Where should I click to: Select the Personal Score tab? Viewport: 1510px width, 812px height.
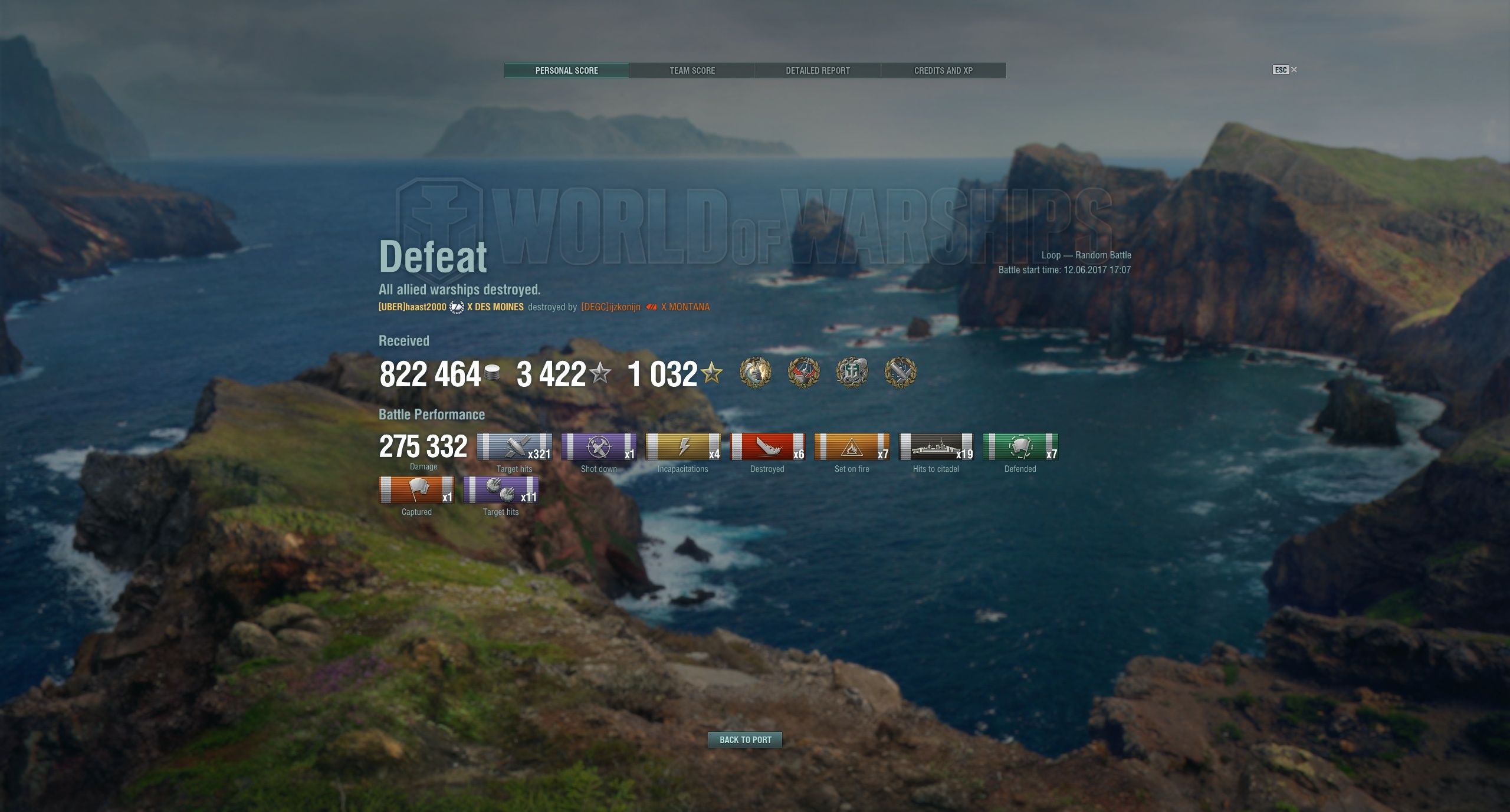coord(566,71)
